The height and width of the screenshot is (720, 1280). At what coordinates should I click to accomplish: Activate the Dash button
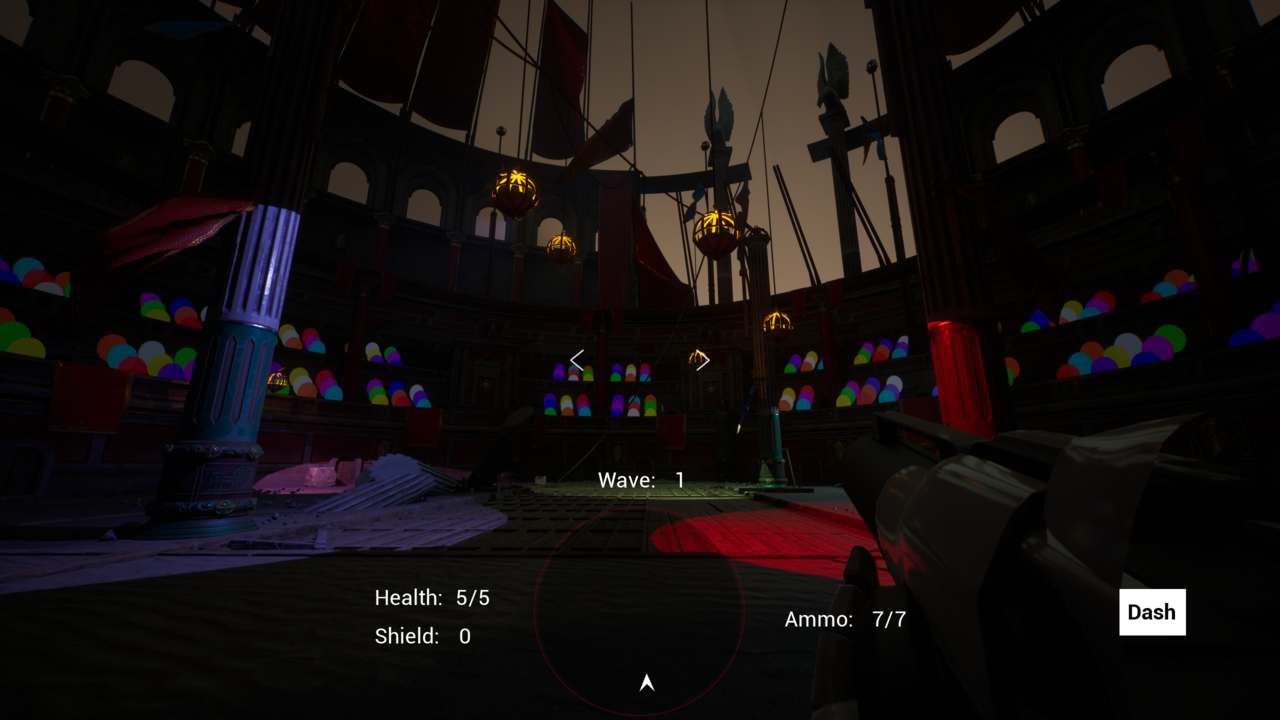pyautogui.click(x=1152, y=612)
